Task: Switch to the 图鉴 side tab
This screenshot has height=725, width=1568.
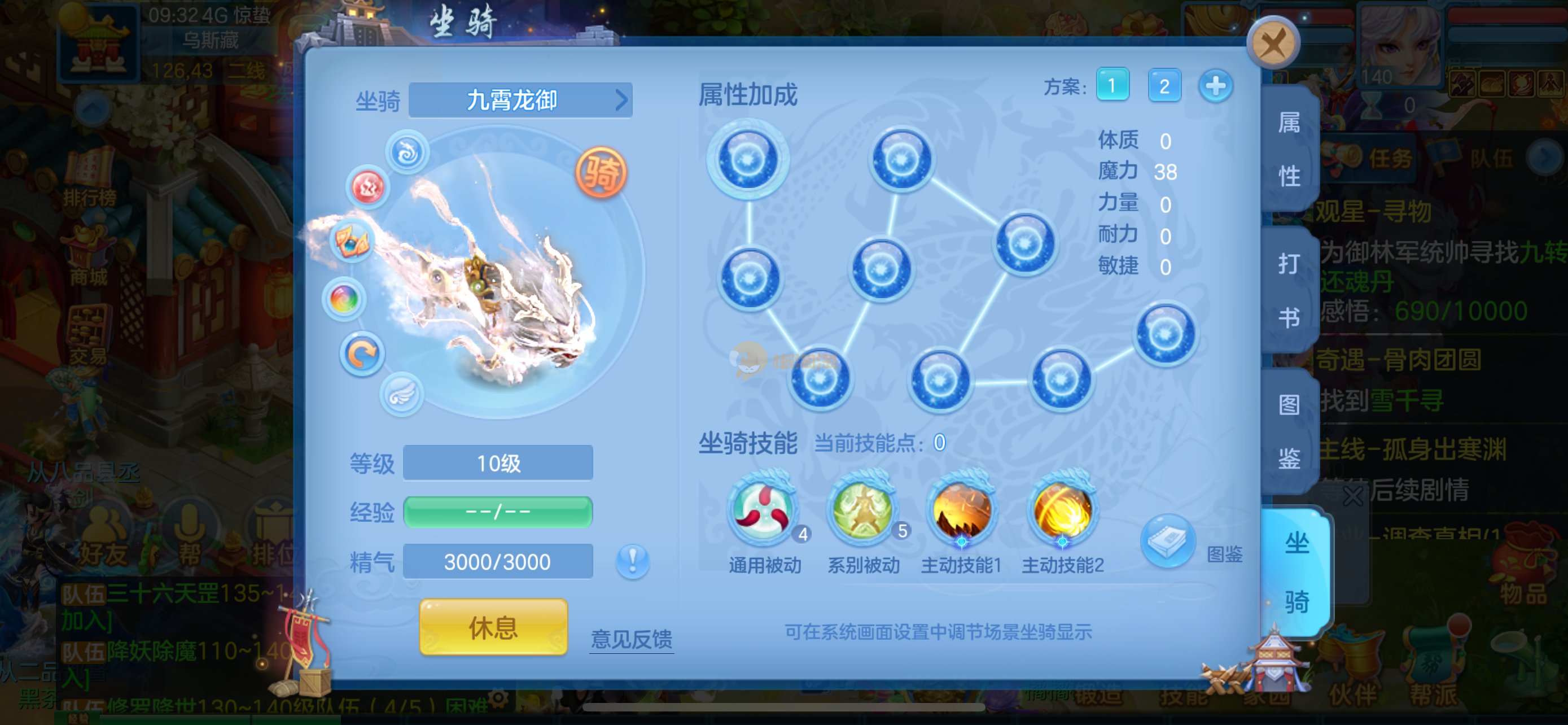Action: click(x=1290, y=431)
